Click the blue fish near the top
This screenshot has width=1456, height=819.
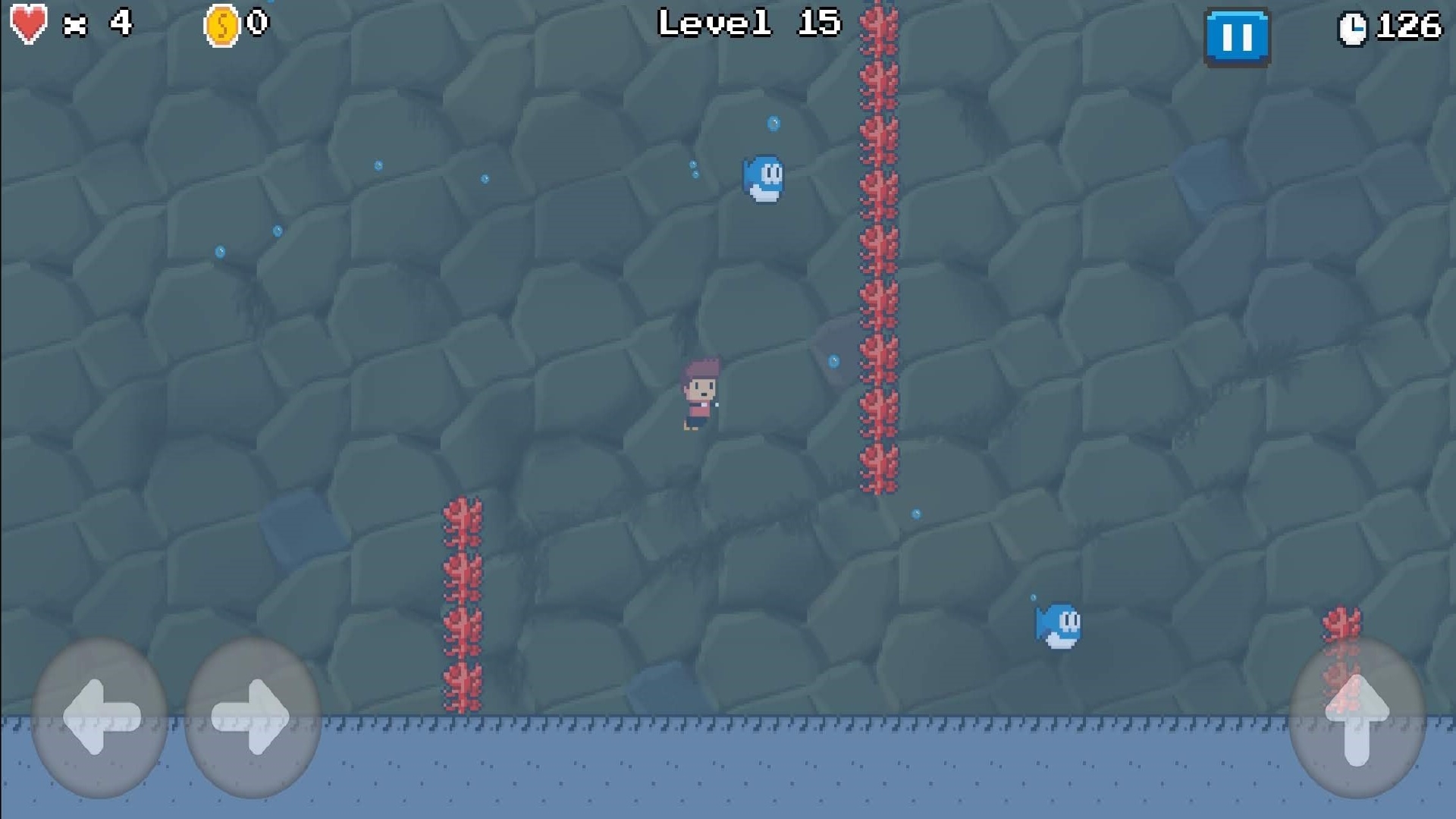(764, 178)
